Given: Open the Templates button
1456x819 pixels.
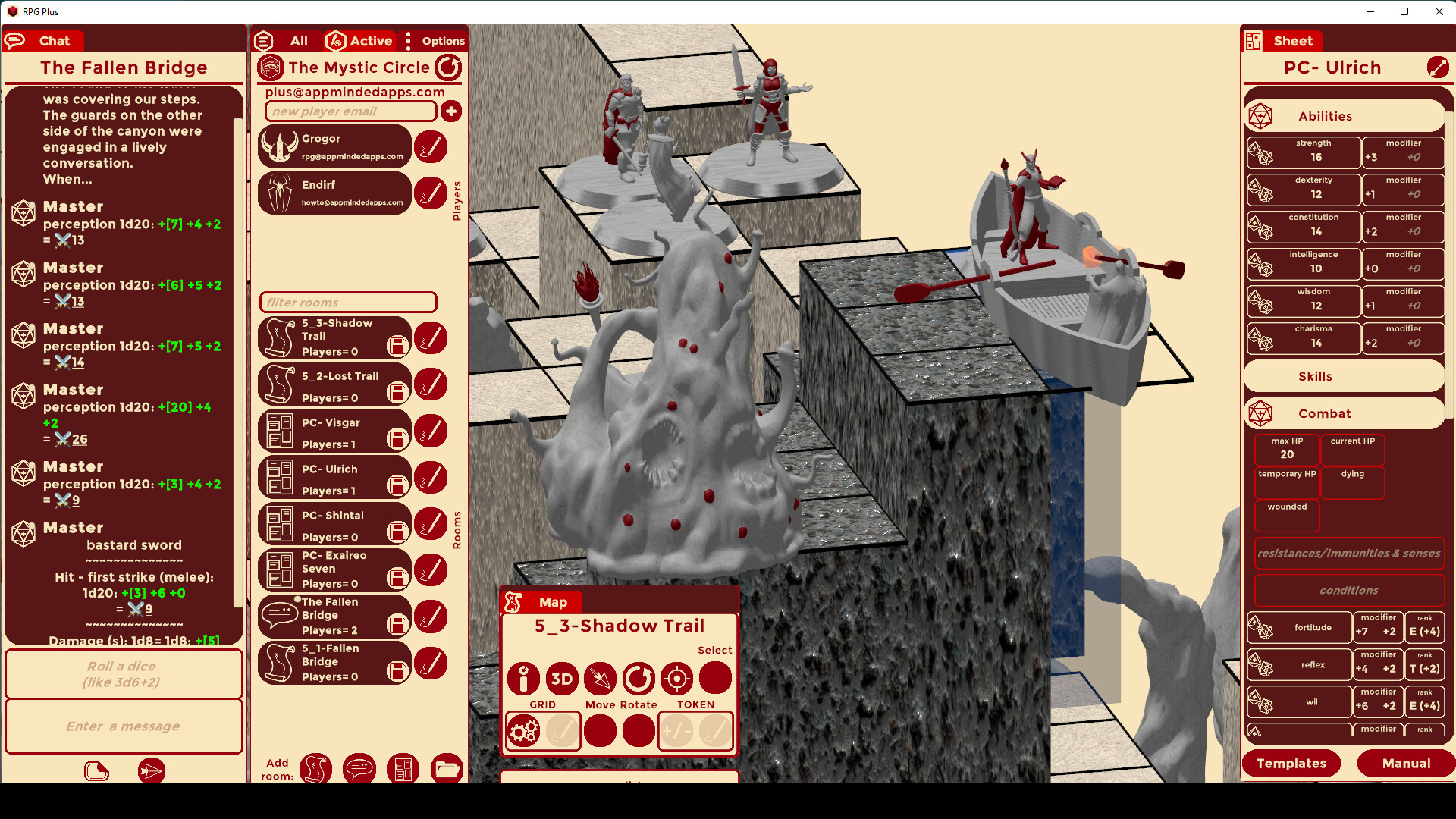Looking at the screenshot, I should click(1291, 764).
